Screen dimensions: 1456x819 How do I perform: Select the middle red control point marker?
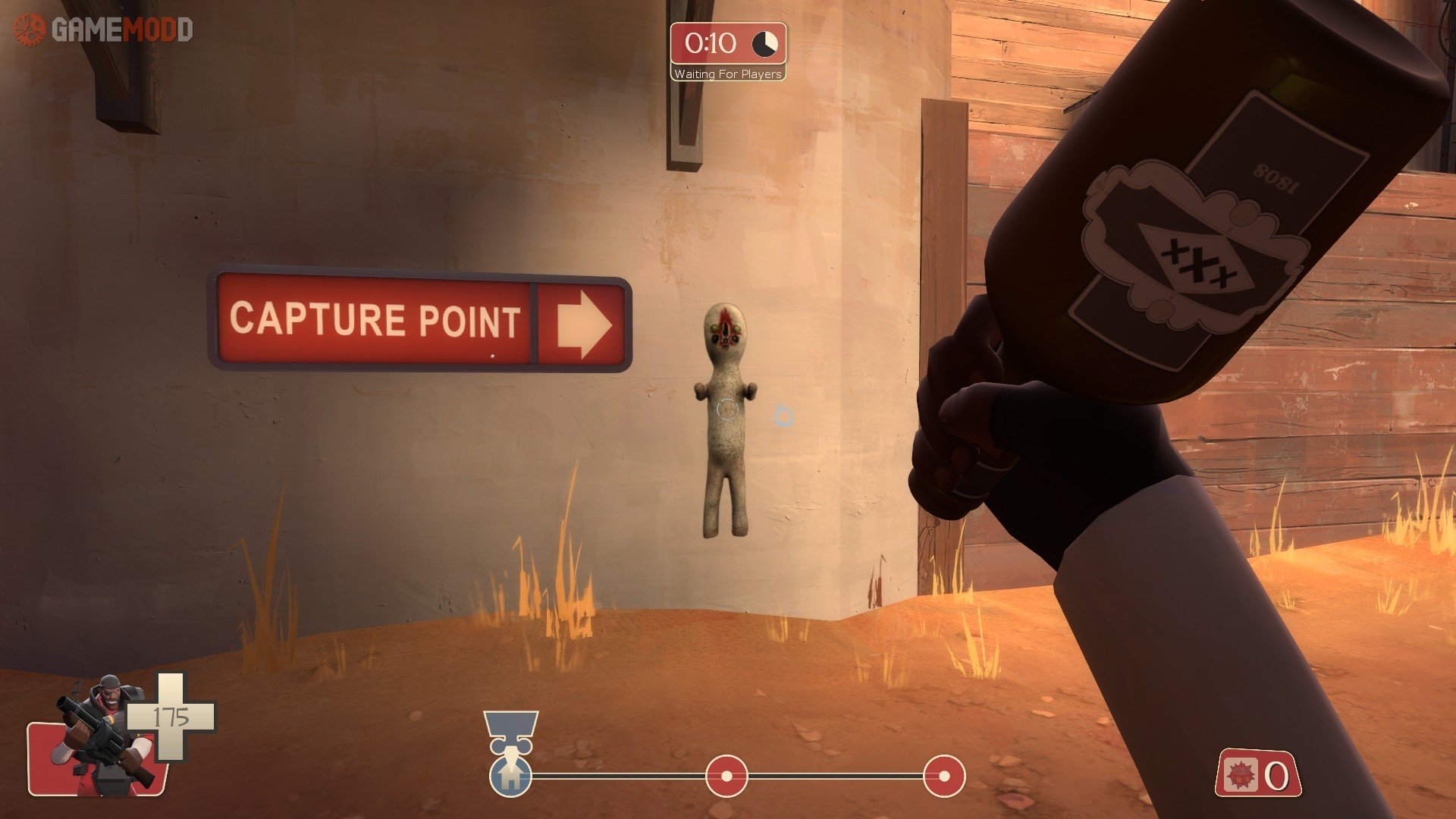point(726,776)
